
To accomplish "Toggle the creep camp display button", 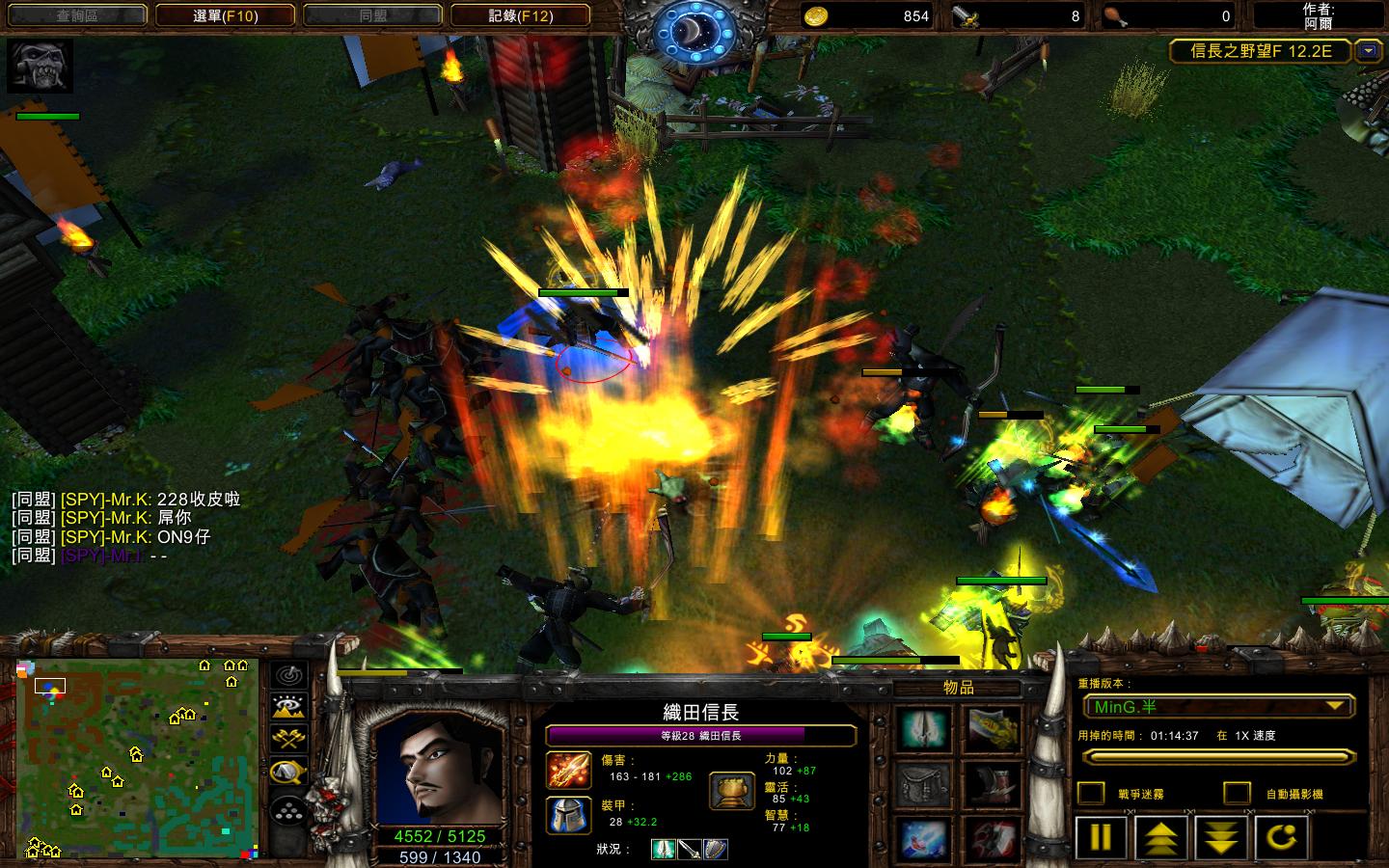I will (289, 772).
